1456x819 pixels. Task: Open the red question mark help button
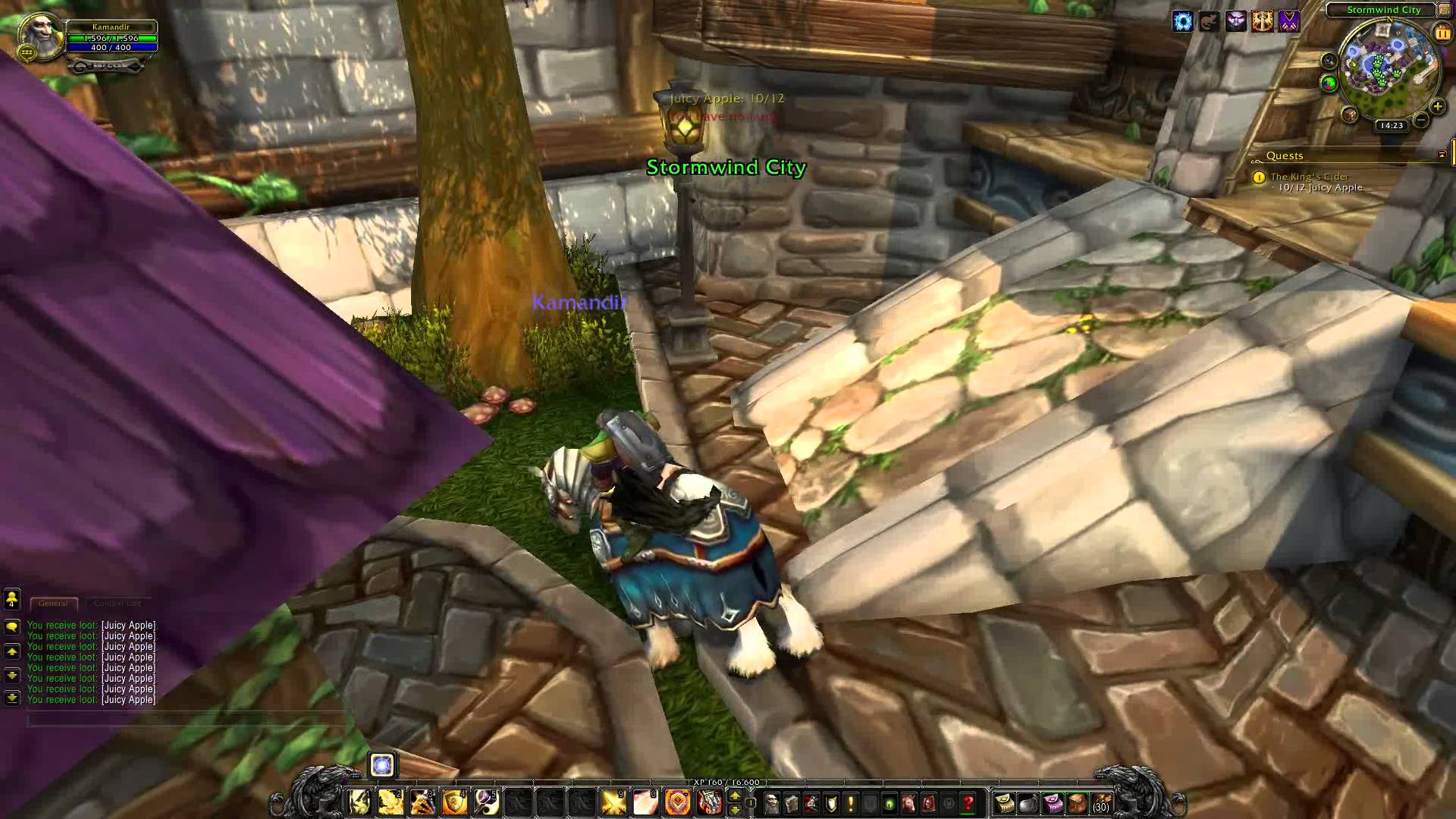(968, 802)
